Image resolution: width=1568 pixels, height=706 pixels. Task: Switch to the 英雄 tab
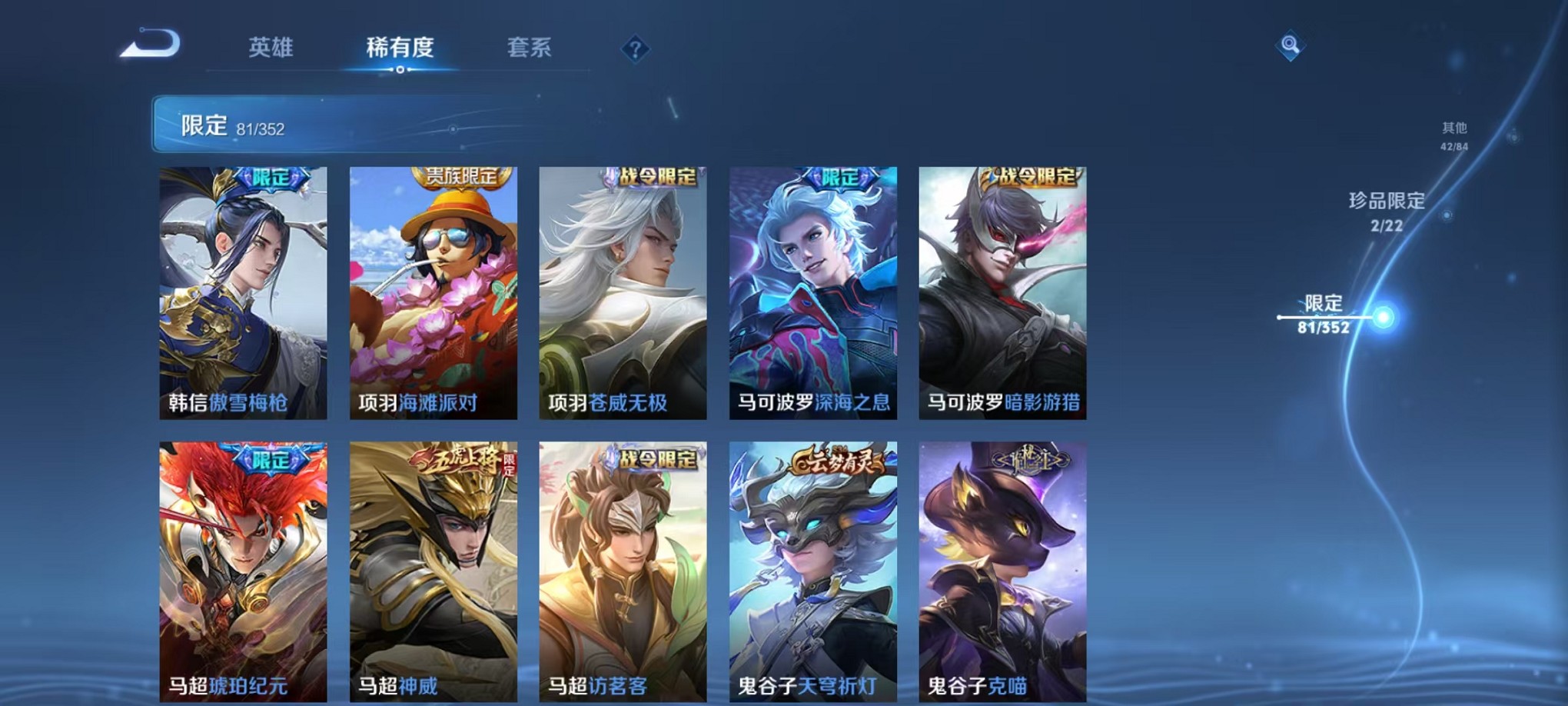[271, 48]
